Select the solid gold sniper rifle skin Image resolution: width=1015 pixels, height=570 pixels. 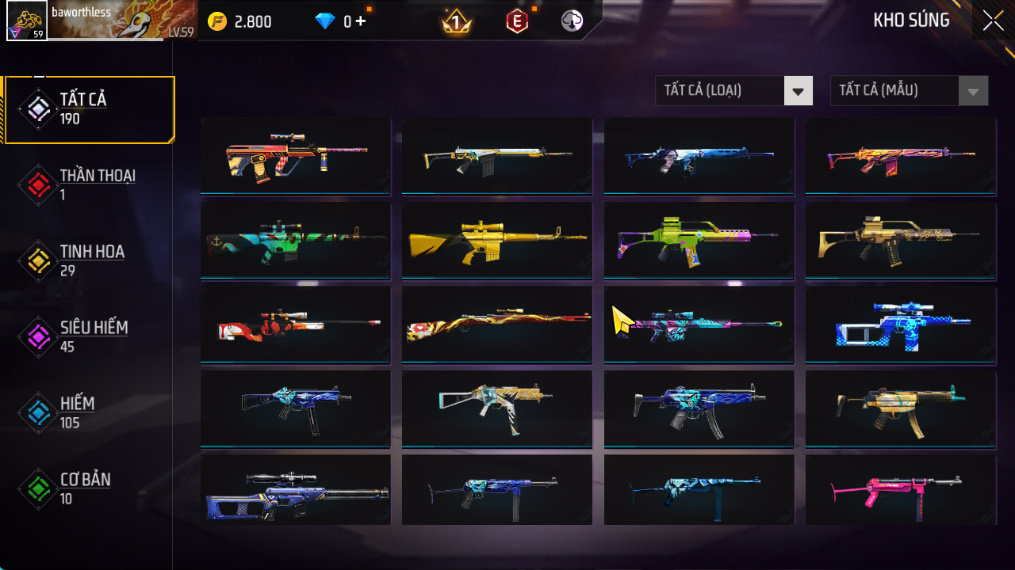click(496, 240)
